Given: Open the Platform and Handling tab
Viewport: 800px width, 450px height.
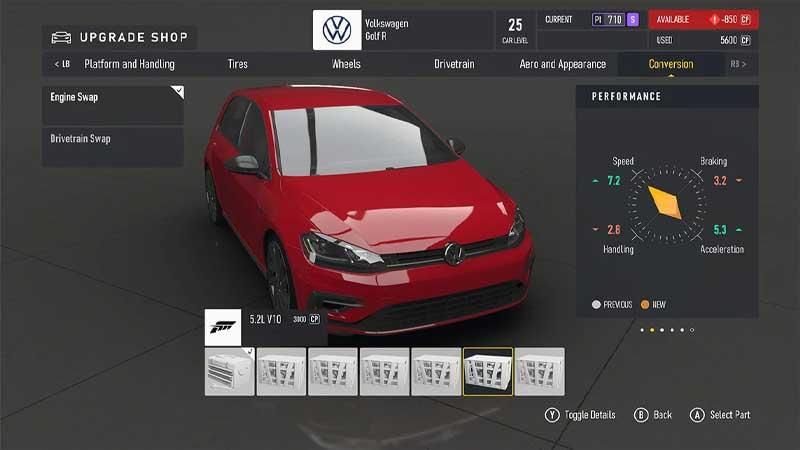Looking at the screenshot, I should tap(129, 64).
